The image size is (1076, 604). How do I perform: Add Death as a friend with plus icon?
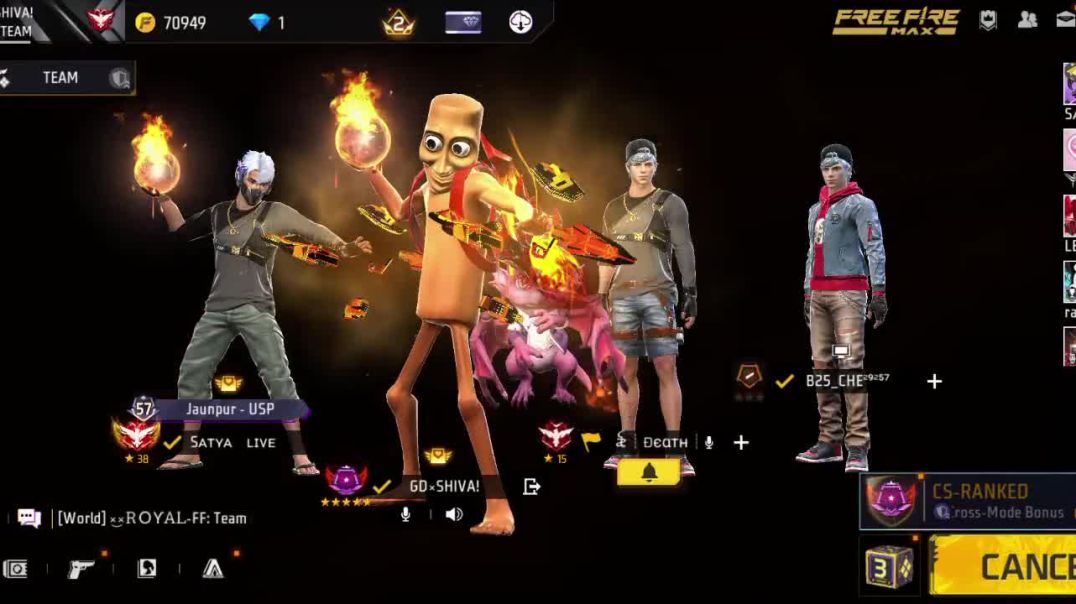(x=741, y=442)
